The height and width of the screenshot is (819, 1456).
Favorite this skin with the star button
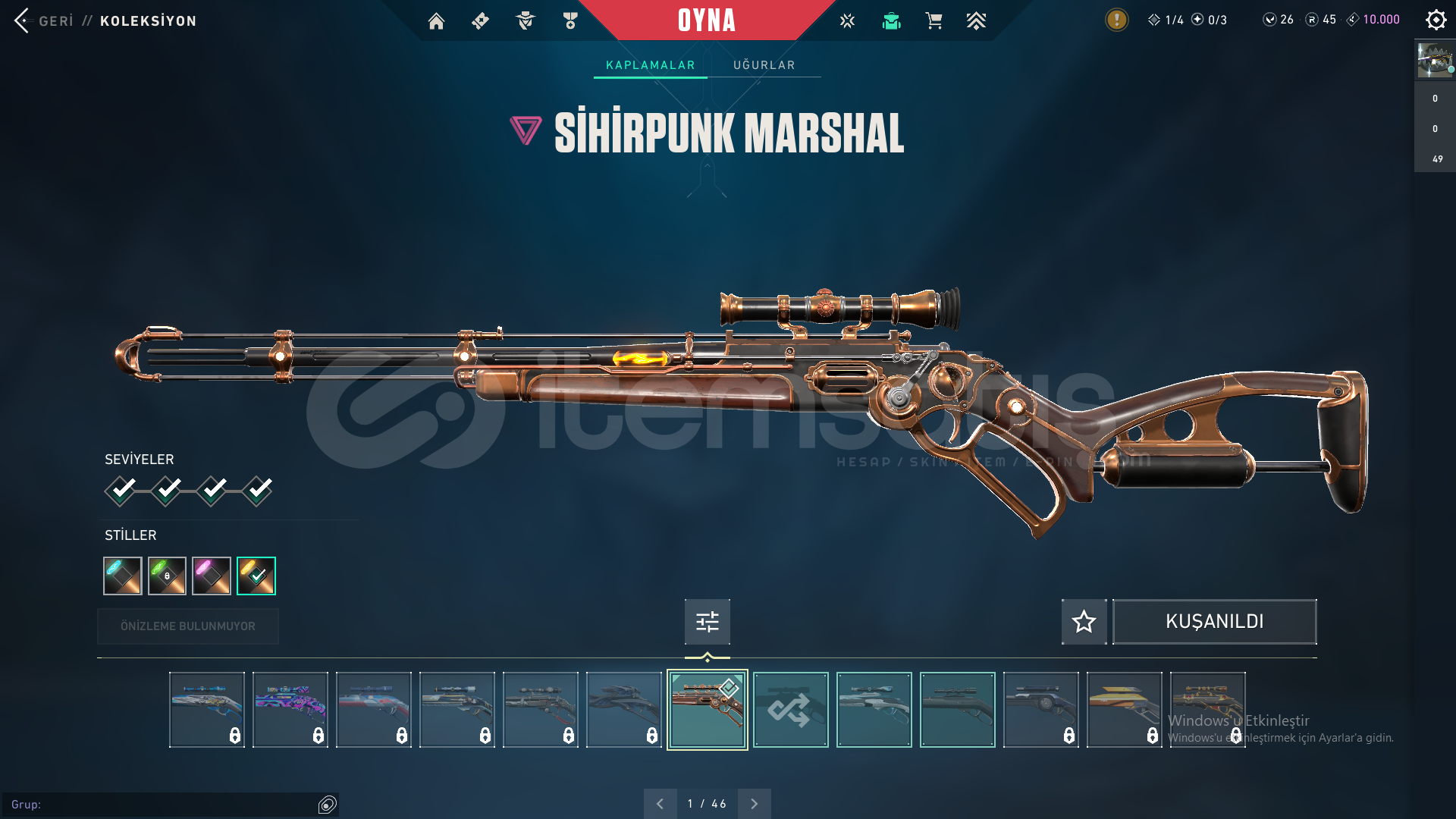click(x=1084, y=622)
